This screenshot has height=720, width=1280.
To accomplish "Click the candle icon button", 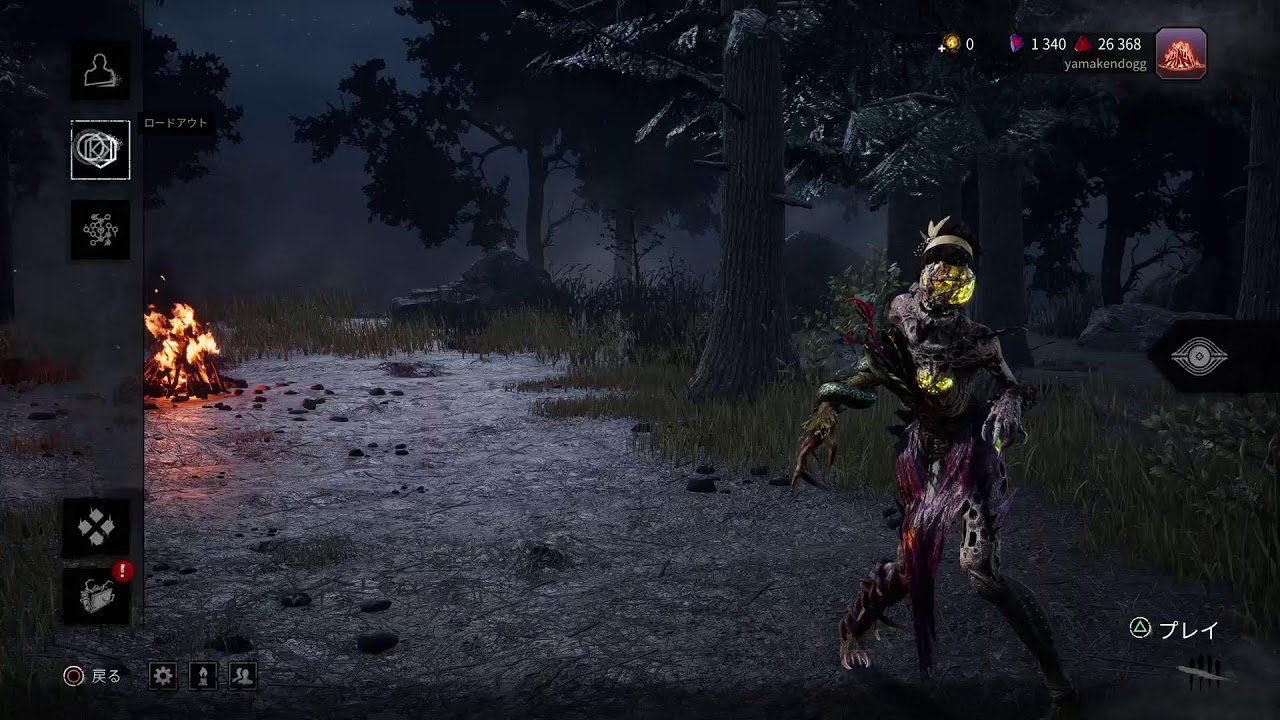I will coord(203,676).
